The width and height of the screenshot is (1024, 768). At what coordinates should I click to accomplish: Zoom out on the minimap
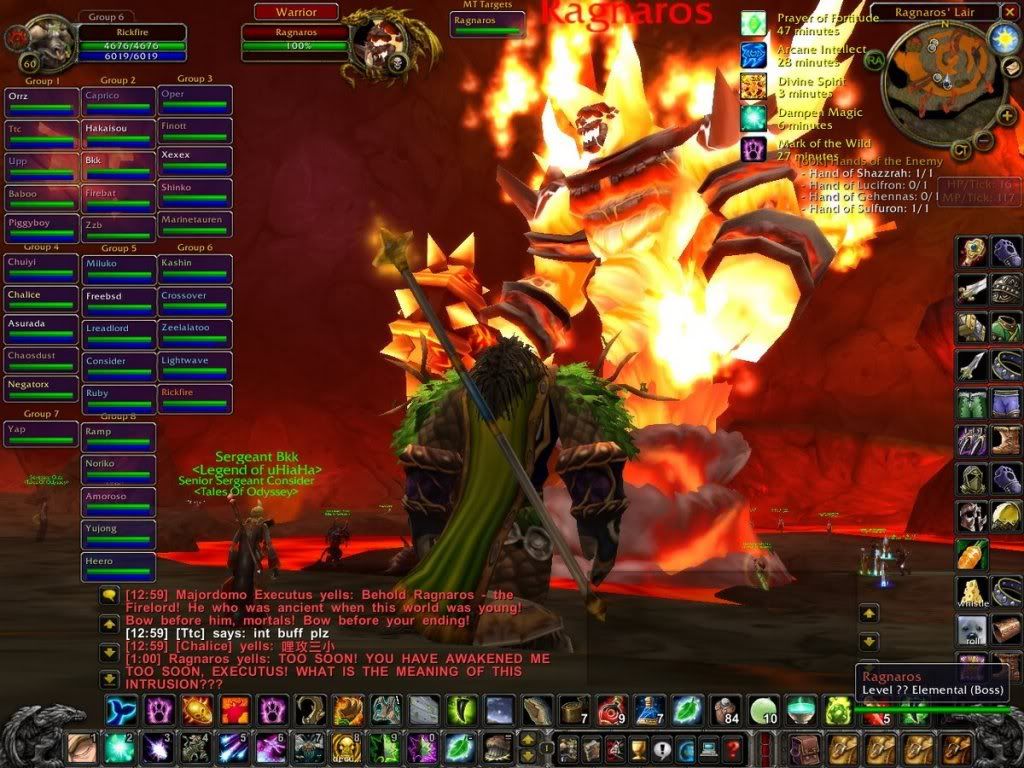tap(984, 141)
